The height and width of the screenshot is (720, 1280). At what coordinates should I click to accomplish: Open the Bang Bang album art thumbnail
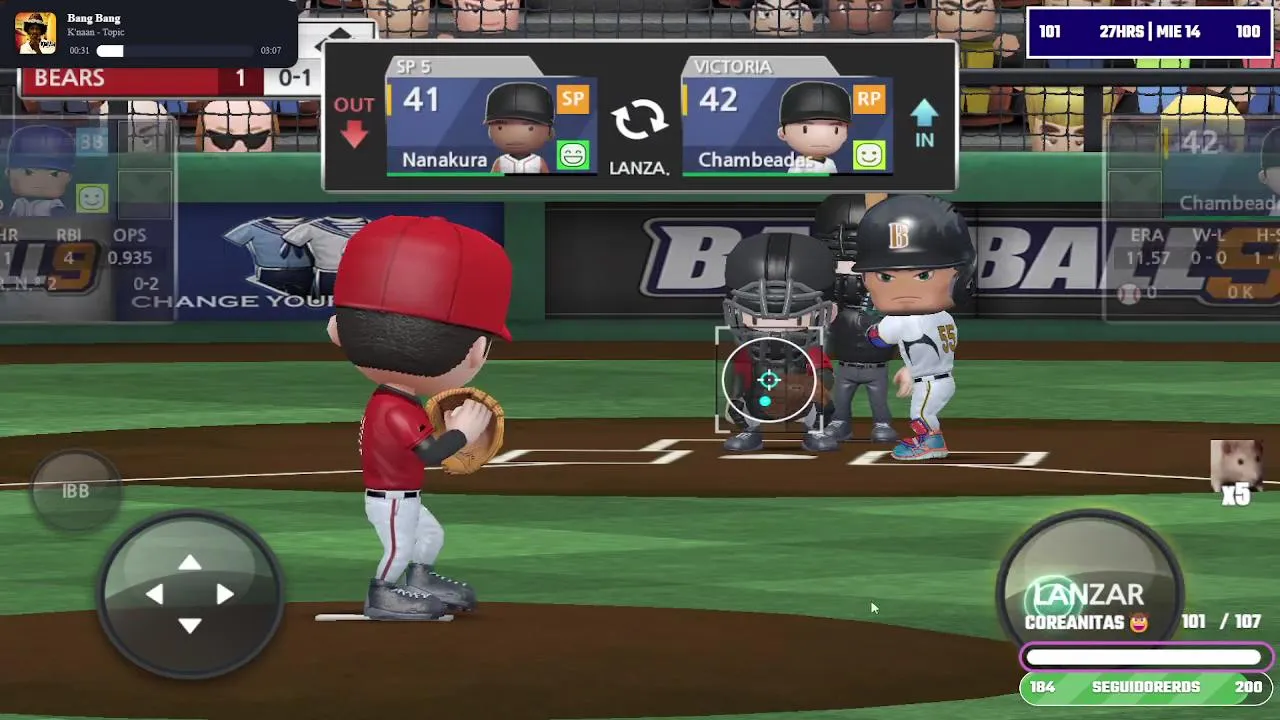36,33
